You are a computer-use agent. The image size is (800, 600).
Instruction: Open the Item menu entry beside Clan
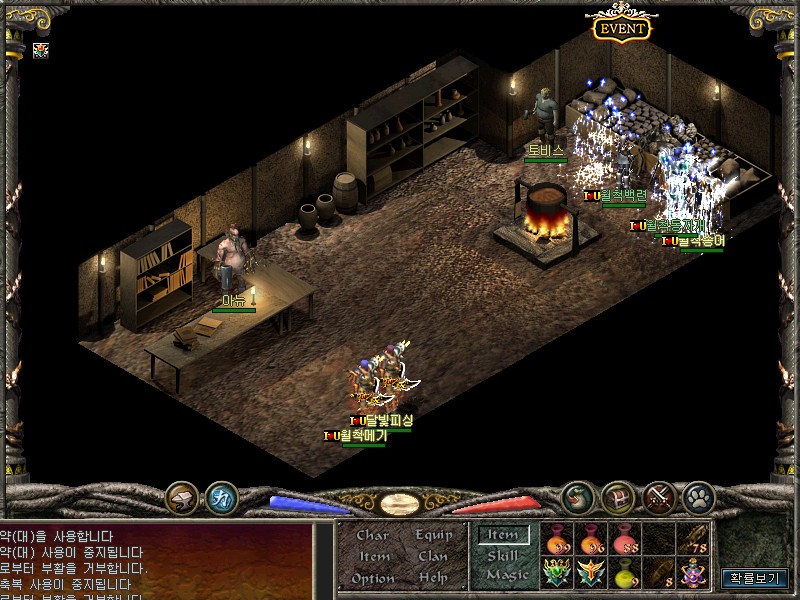click(x=374, y=556)
